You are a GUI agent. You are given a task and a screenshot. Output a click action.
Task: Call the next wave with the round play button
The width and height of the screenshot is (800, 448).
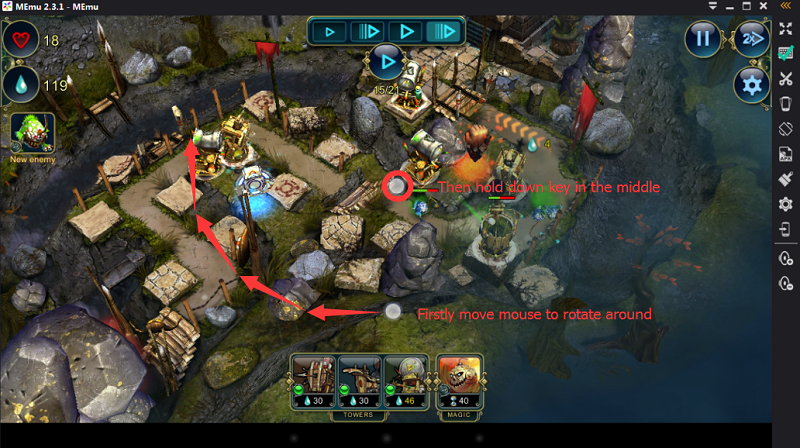coord(386,62)
